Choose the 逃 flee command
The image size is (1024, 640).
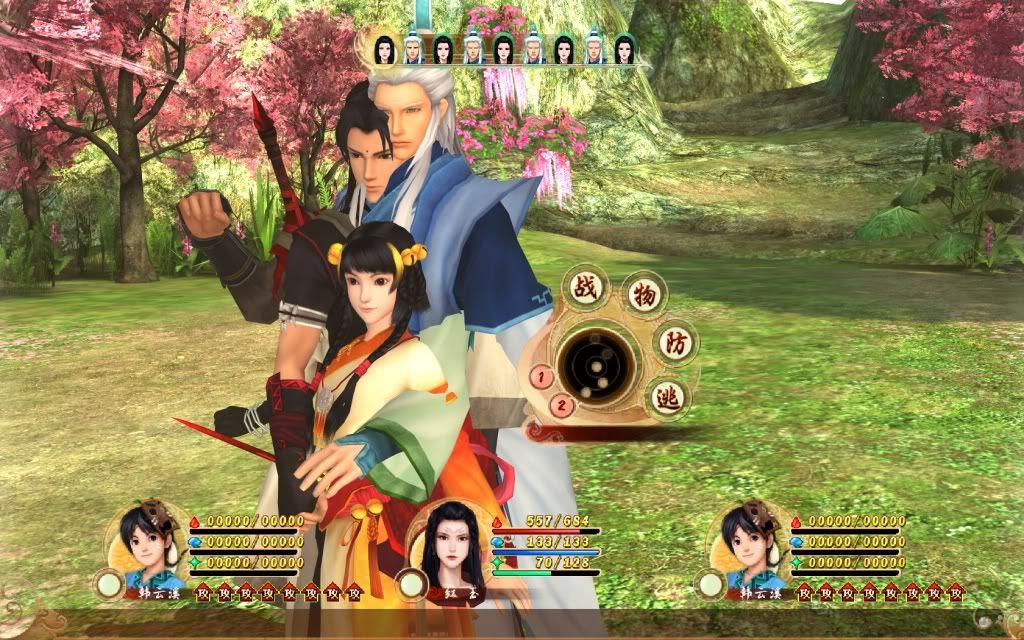pyautogui.click(x=668, y=398)
